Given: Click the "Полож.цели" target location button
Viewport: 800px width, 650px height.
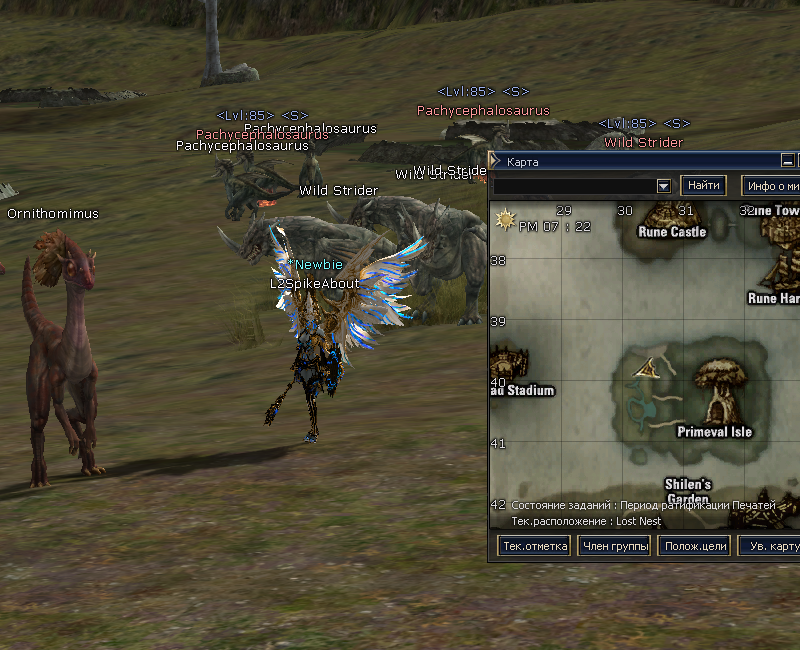Looking at the screenshot, I should coord(694,546).
